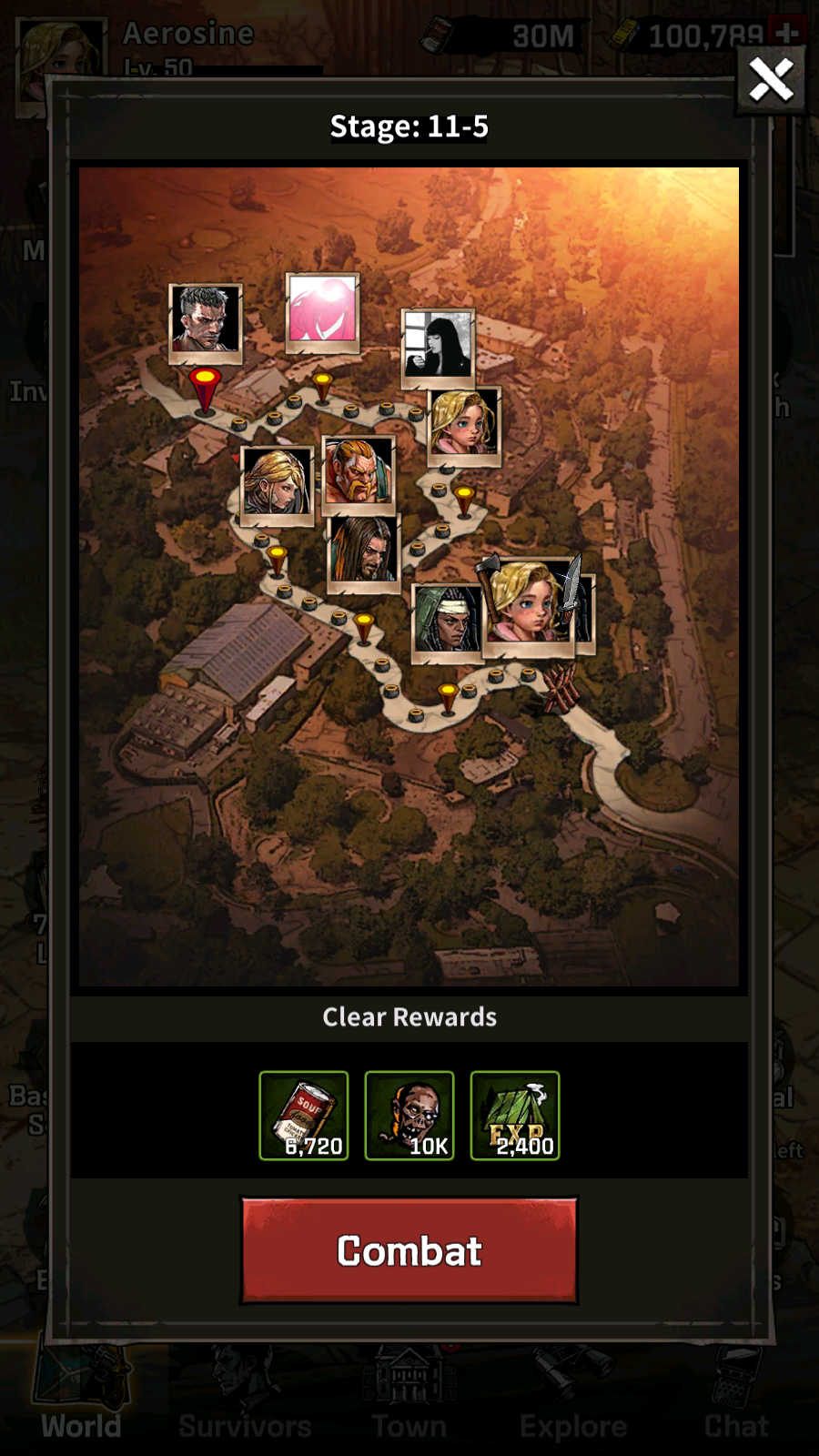The image size is (819, 1456).
Task: Start the stage with the Combat button
Action: pos(409,1250)
